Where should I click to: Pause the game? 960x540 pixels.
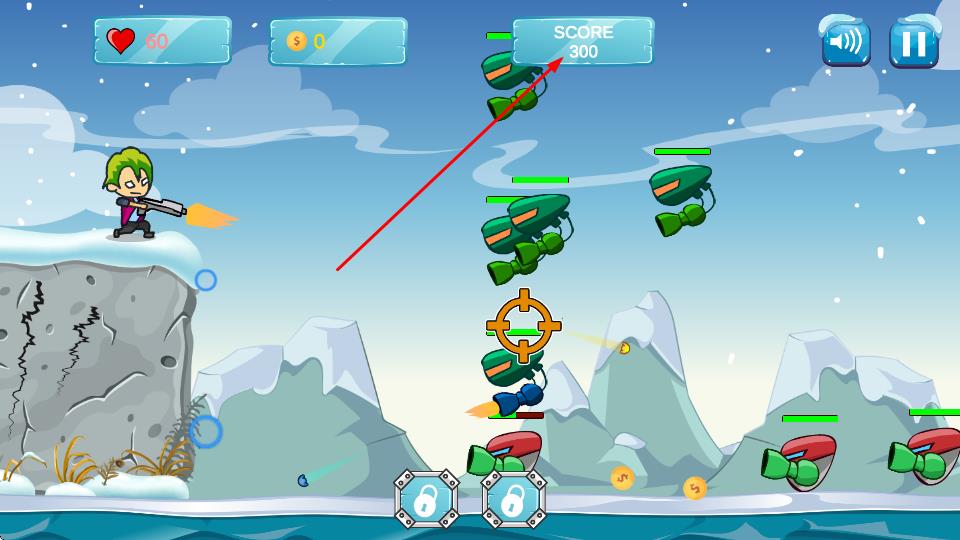913,44
